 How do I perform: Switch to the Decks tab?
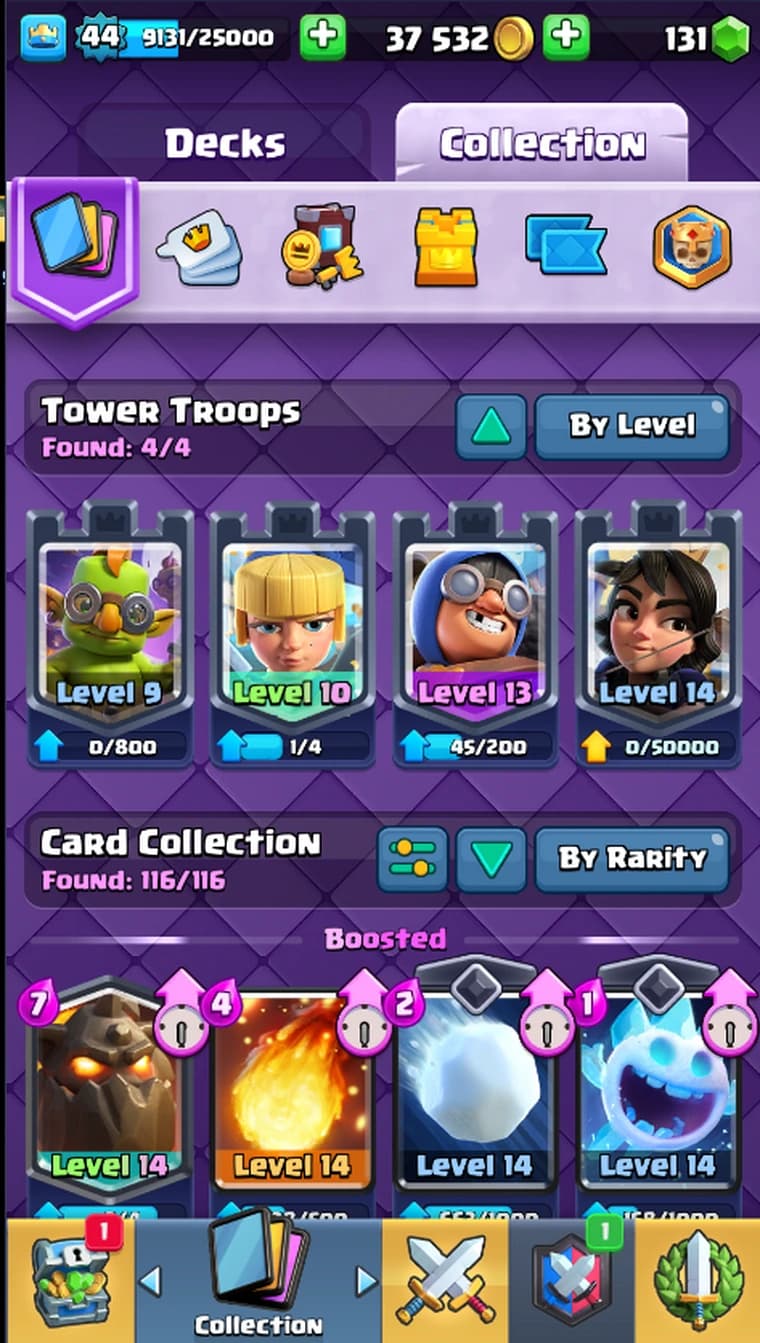point(225,144)
